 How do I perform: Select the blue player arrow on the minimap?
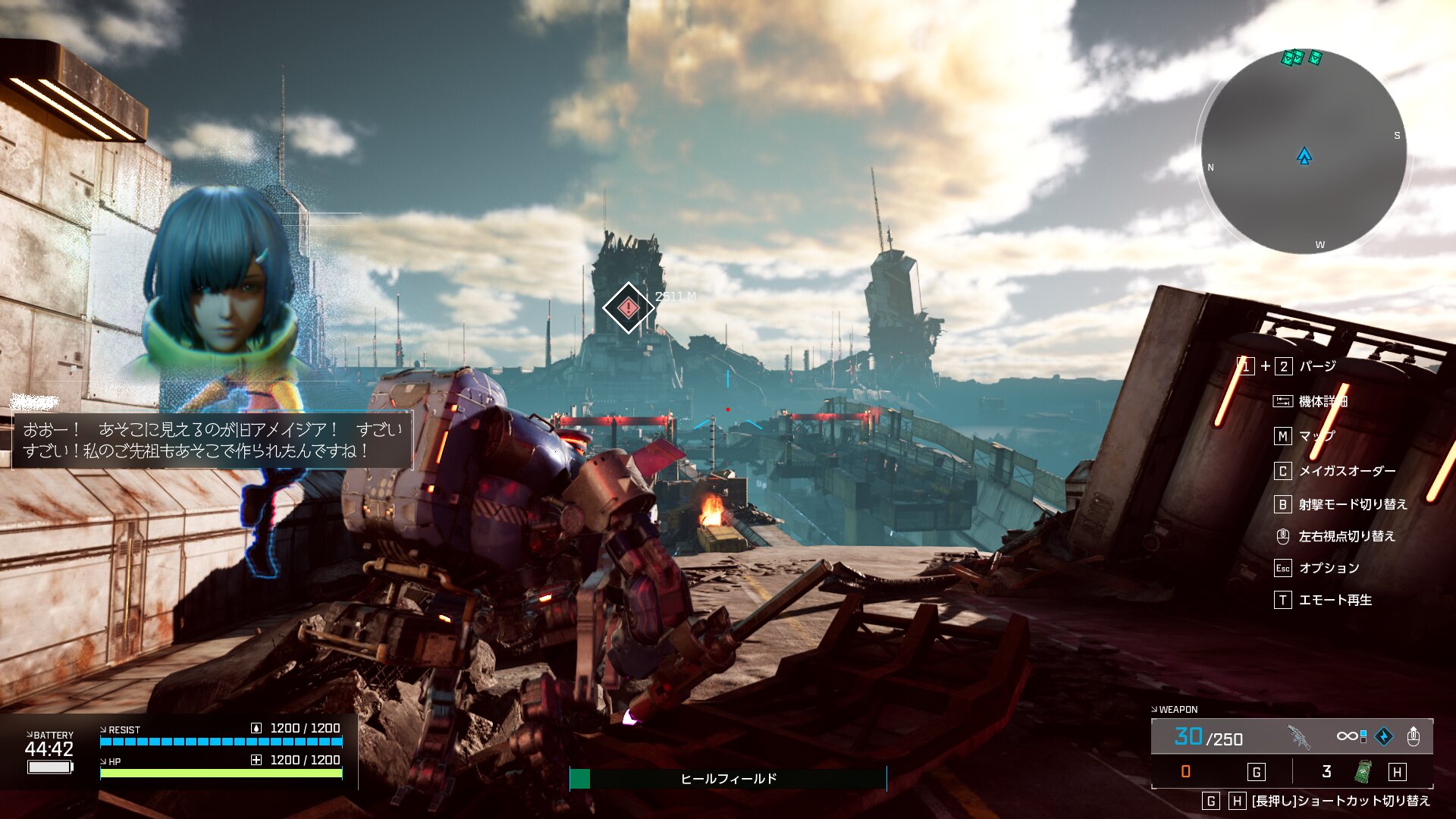(x=1304, y=156)
